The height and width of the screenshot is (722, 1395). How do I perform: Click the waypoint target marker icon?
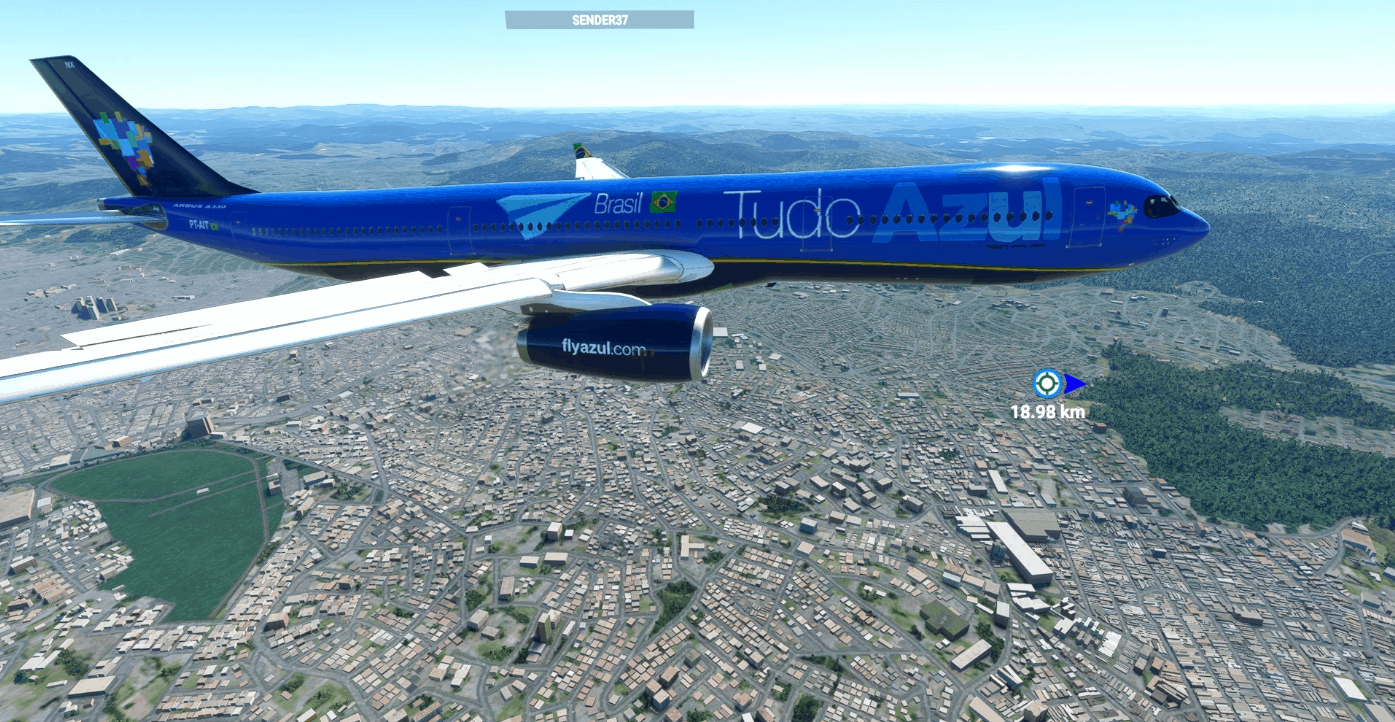tap(1047, 383)
